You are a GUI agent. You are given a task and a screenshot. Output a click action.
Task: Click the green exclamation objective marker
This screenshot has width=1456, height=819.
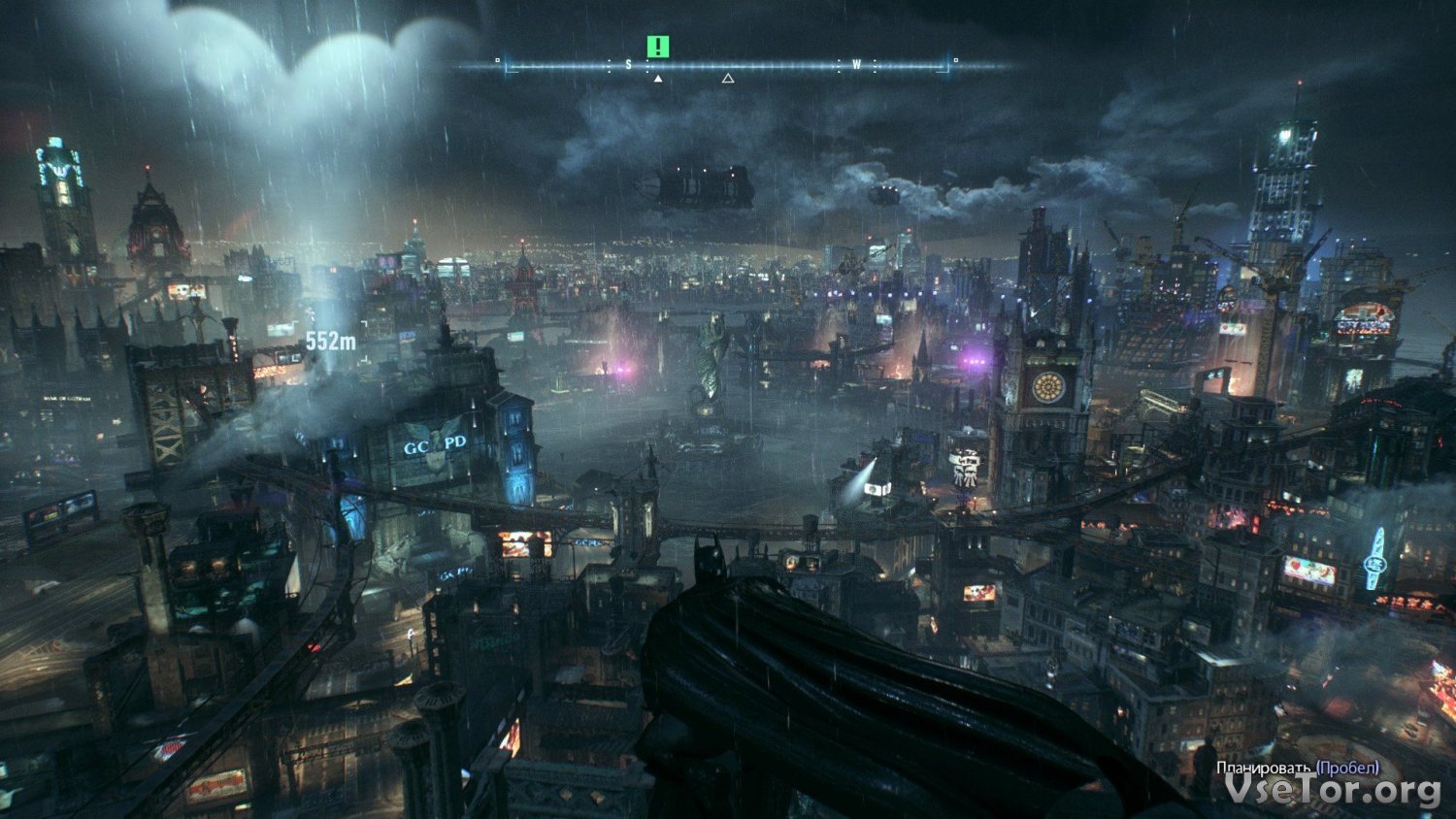coord(659,46)
